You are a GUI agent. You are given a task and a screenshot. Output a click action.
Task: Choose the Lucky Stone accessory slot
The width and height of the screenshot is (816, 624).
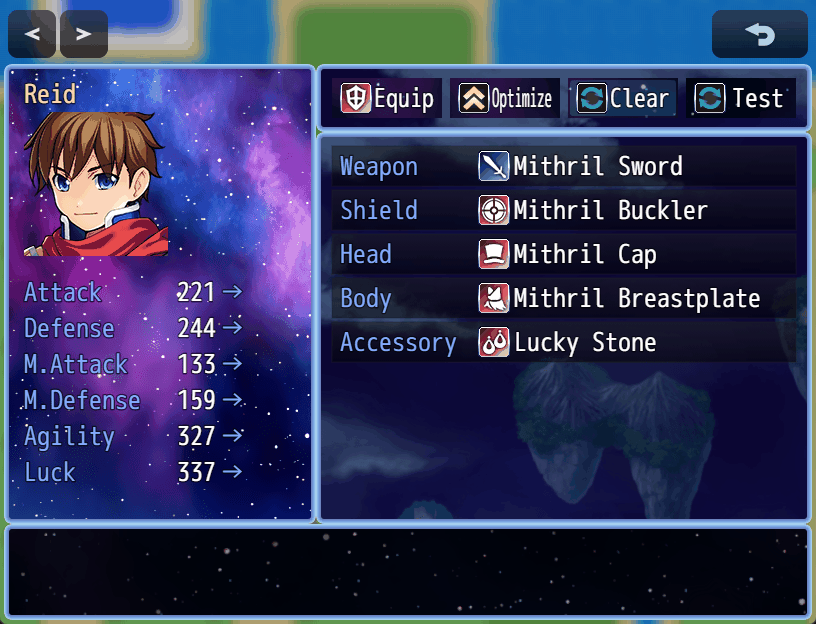point(565,342)
